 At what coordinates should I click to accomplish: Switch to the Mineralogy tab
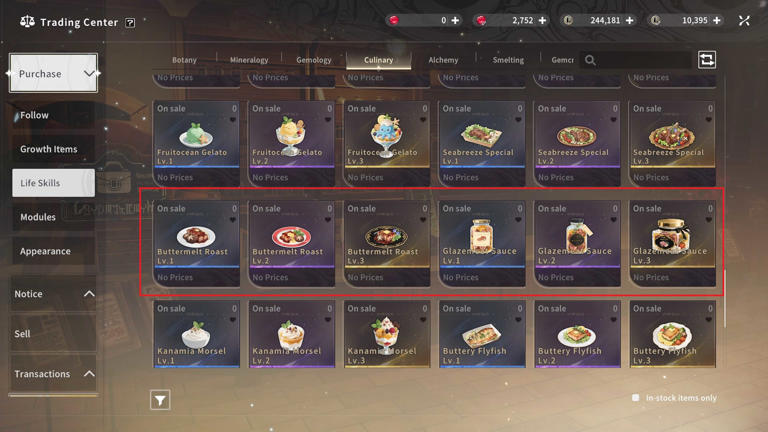click(x=249, y=60)
